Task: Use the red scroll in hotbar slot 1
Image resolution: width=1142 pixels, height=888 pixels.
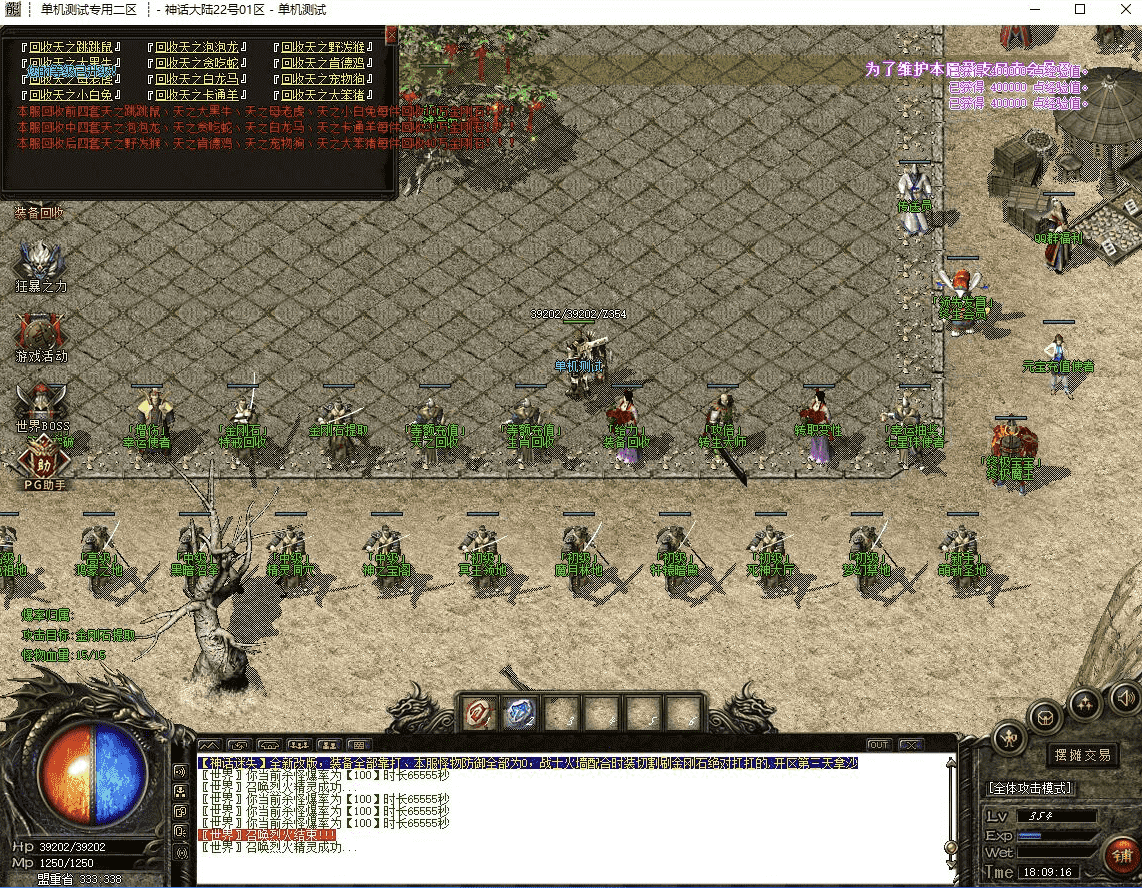Action: coord(479,713)
